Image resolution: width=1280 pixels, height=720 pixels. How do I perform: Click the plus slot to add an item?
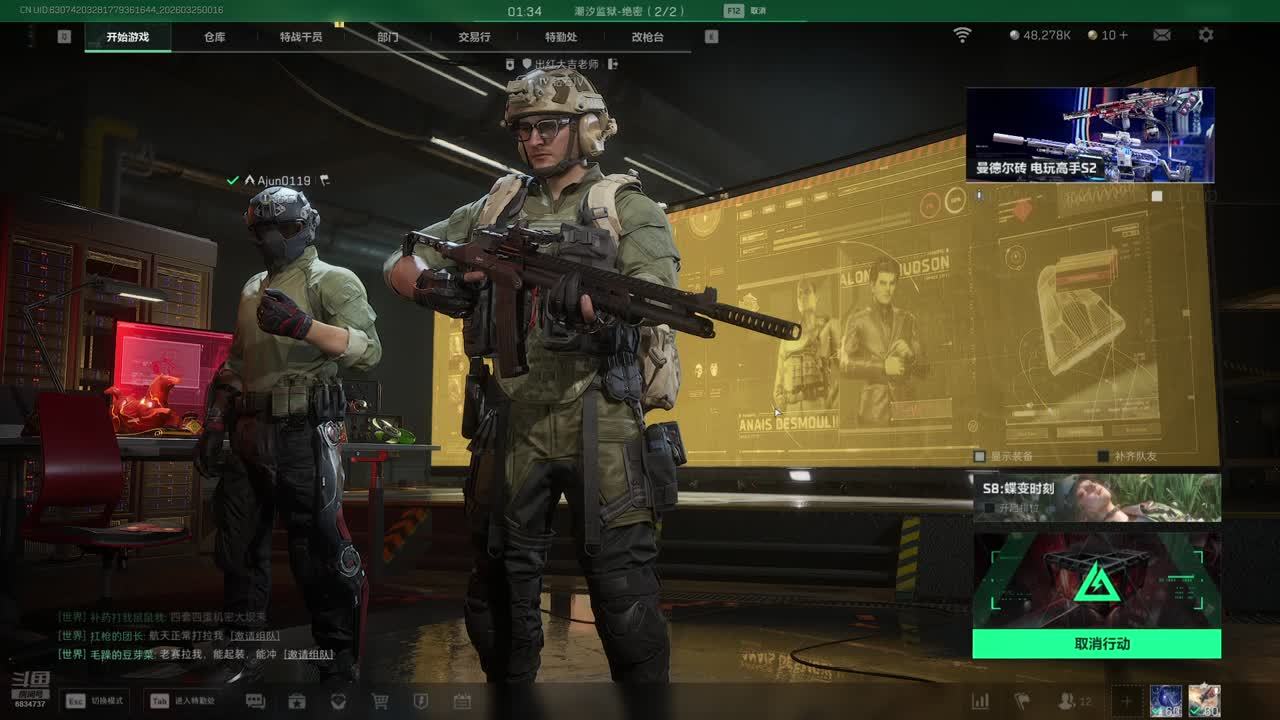pos(1126,701)
